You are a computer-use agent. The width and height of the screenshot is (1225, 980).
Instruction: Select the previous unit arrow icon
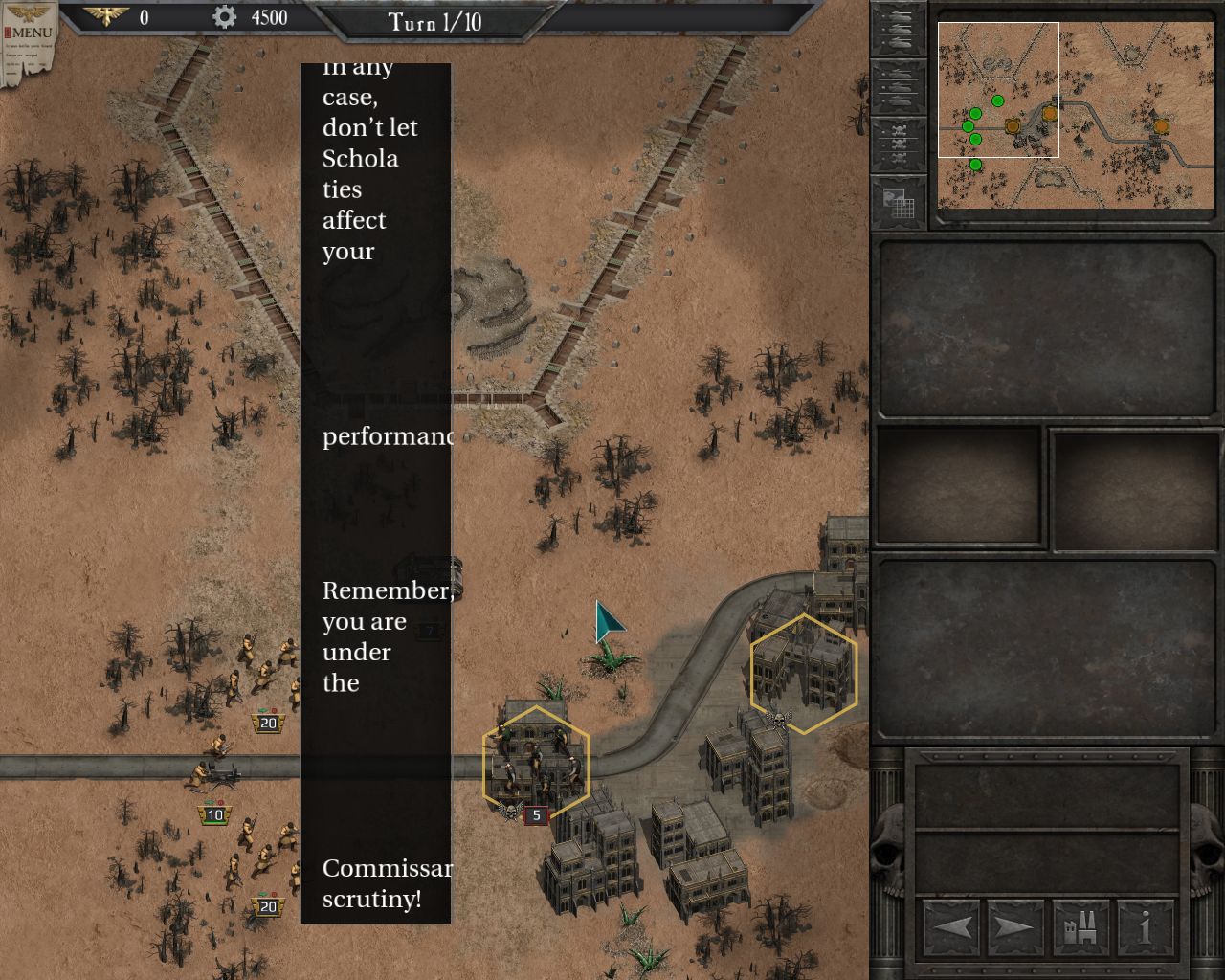[953, 925]
